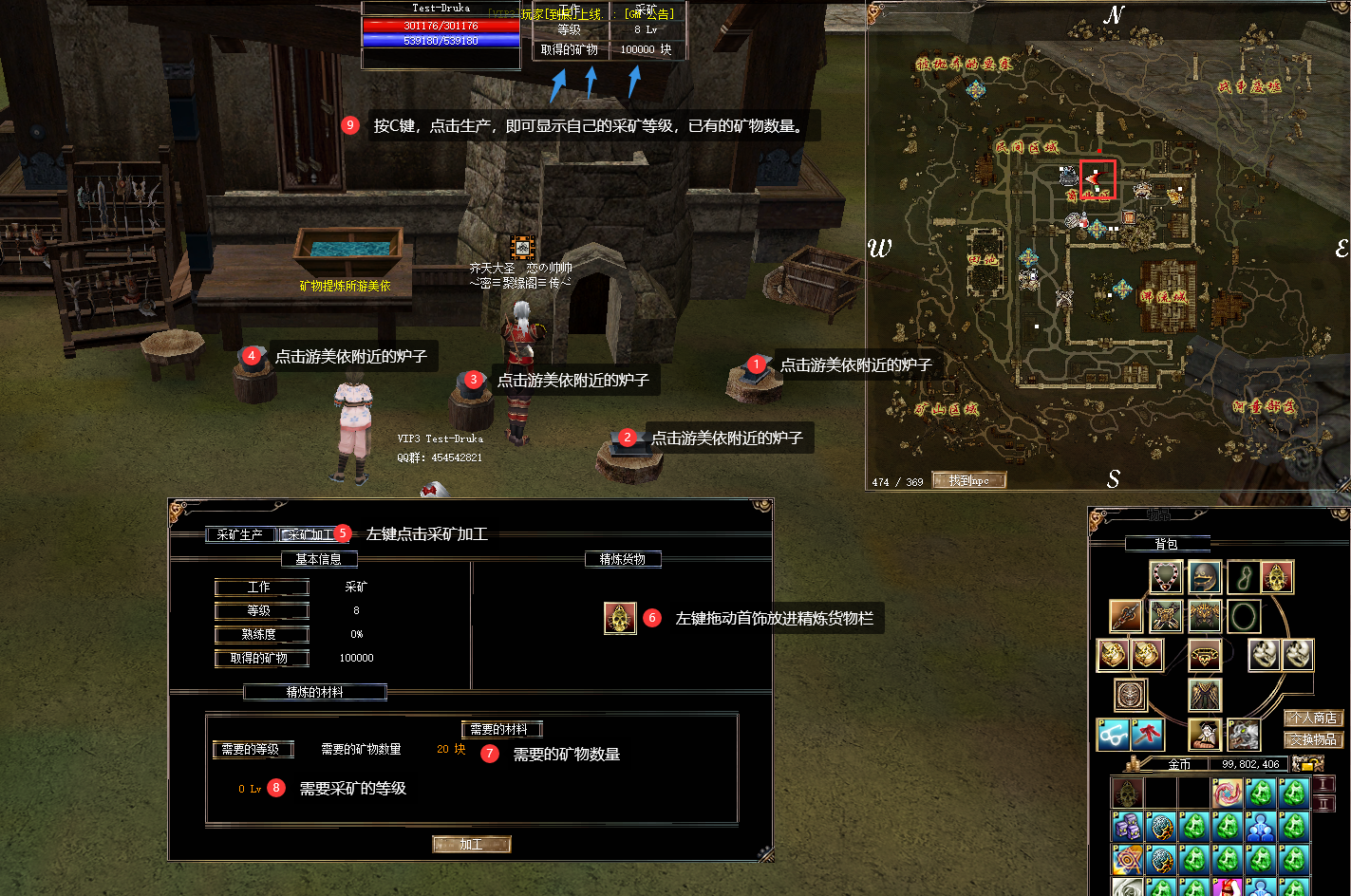This screenshot has width=1351, height=896.
Task: Select the spear weapon equipment slot
Action: pyautogui.click(x=1126, y=616)
